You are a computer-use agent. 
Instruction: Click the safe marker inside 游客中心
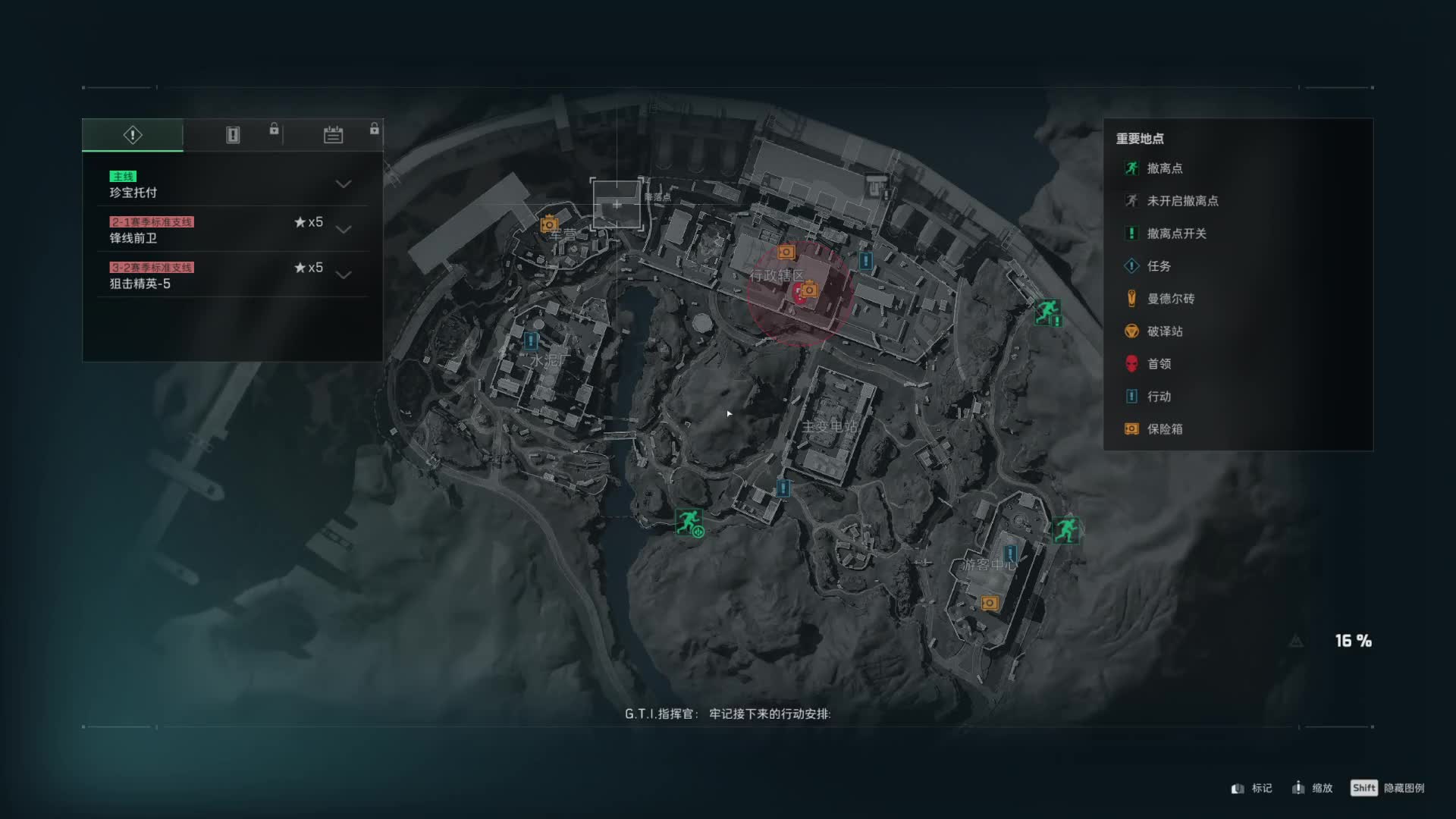pyautogui.click(x=990, y=603)
